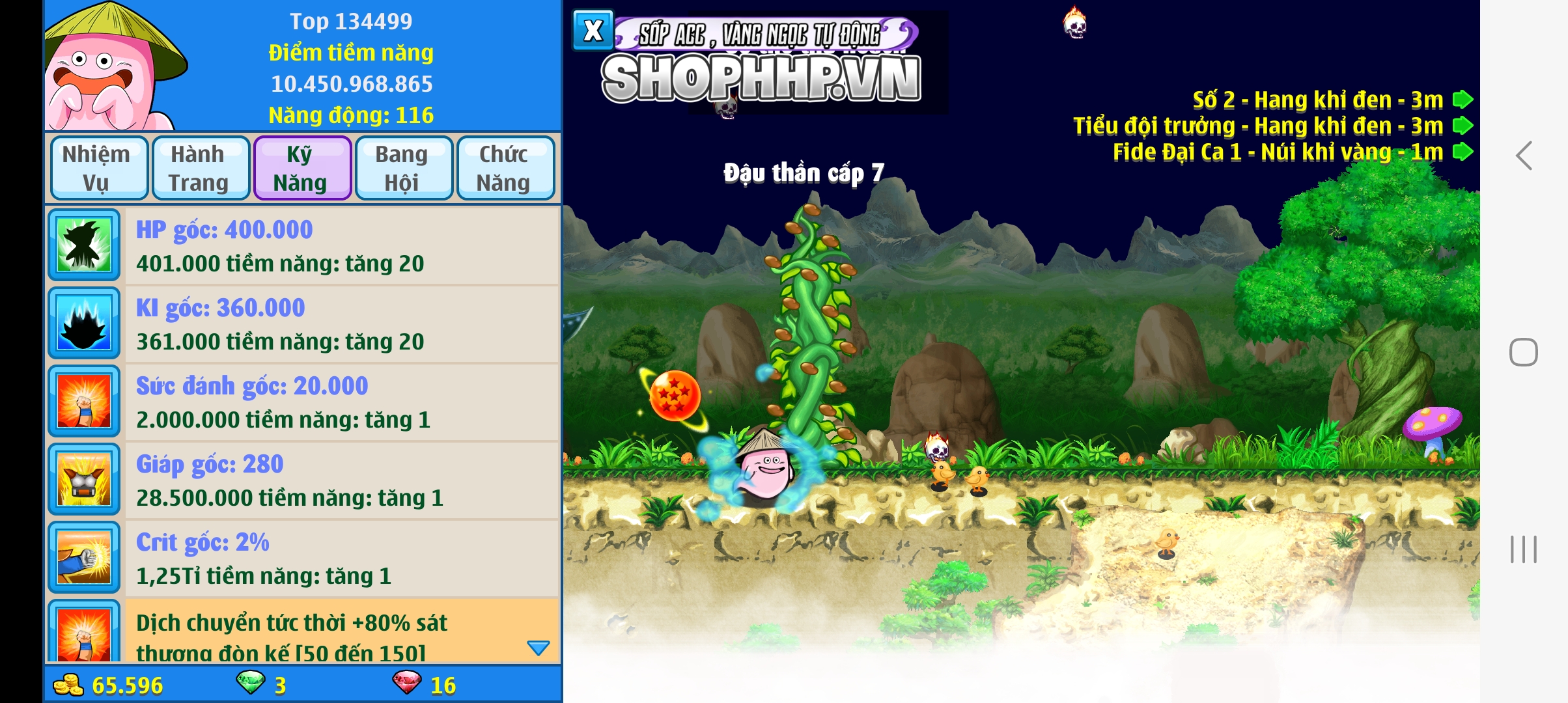Tap the Android home button

tap(1524, 352)
